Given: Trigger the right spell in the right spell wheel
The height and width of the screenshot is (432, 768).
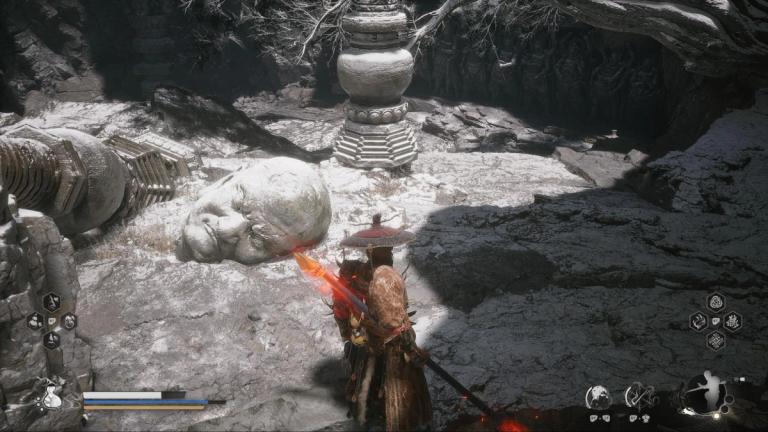Looking at the screenshot, I should [733, 321].
